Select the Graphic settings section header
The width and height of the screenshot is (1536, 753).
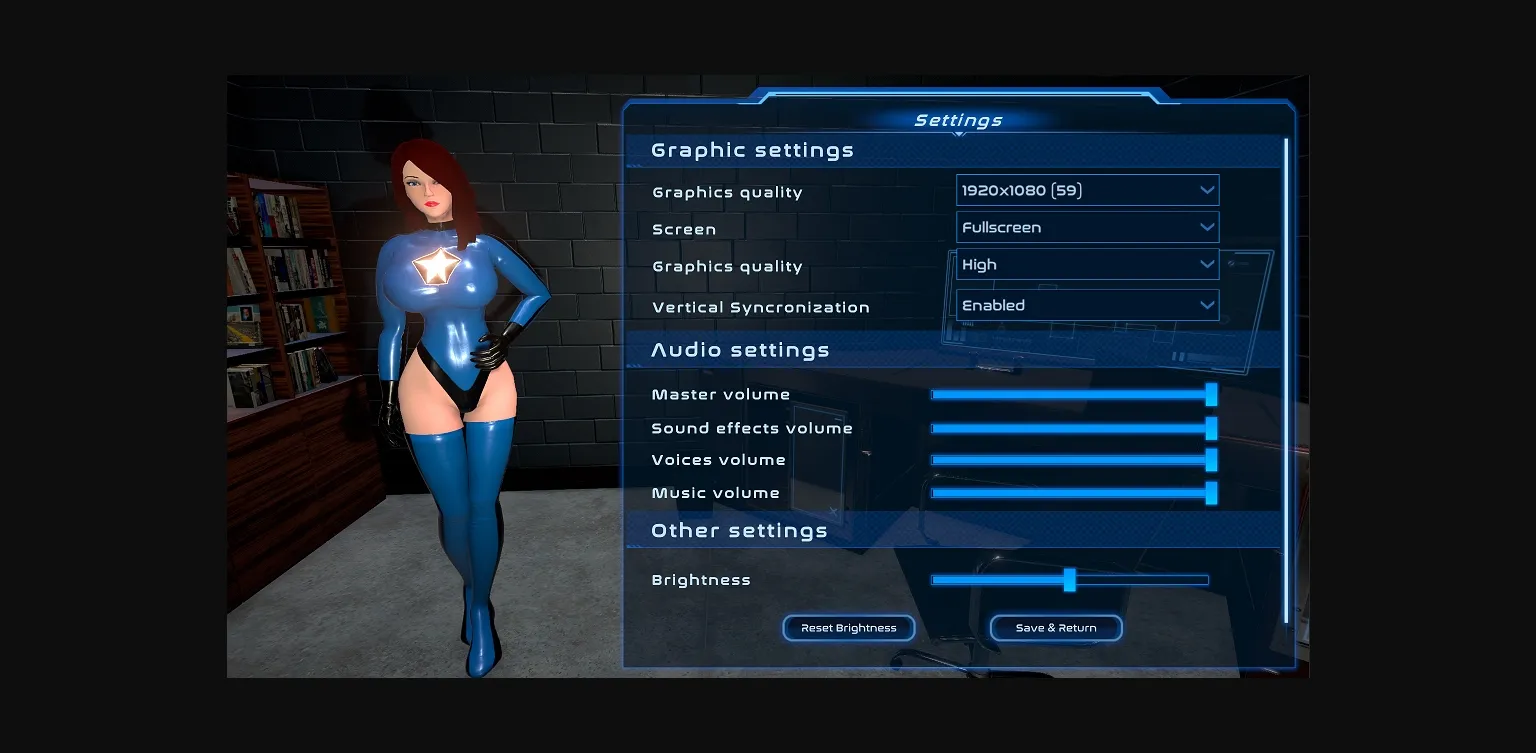pyautogui.click(x=752, y=149)
